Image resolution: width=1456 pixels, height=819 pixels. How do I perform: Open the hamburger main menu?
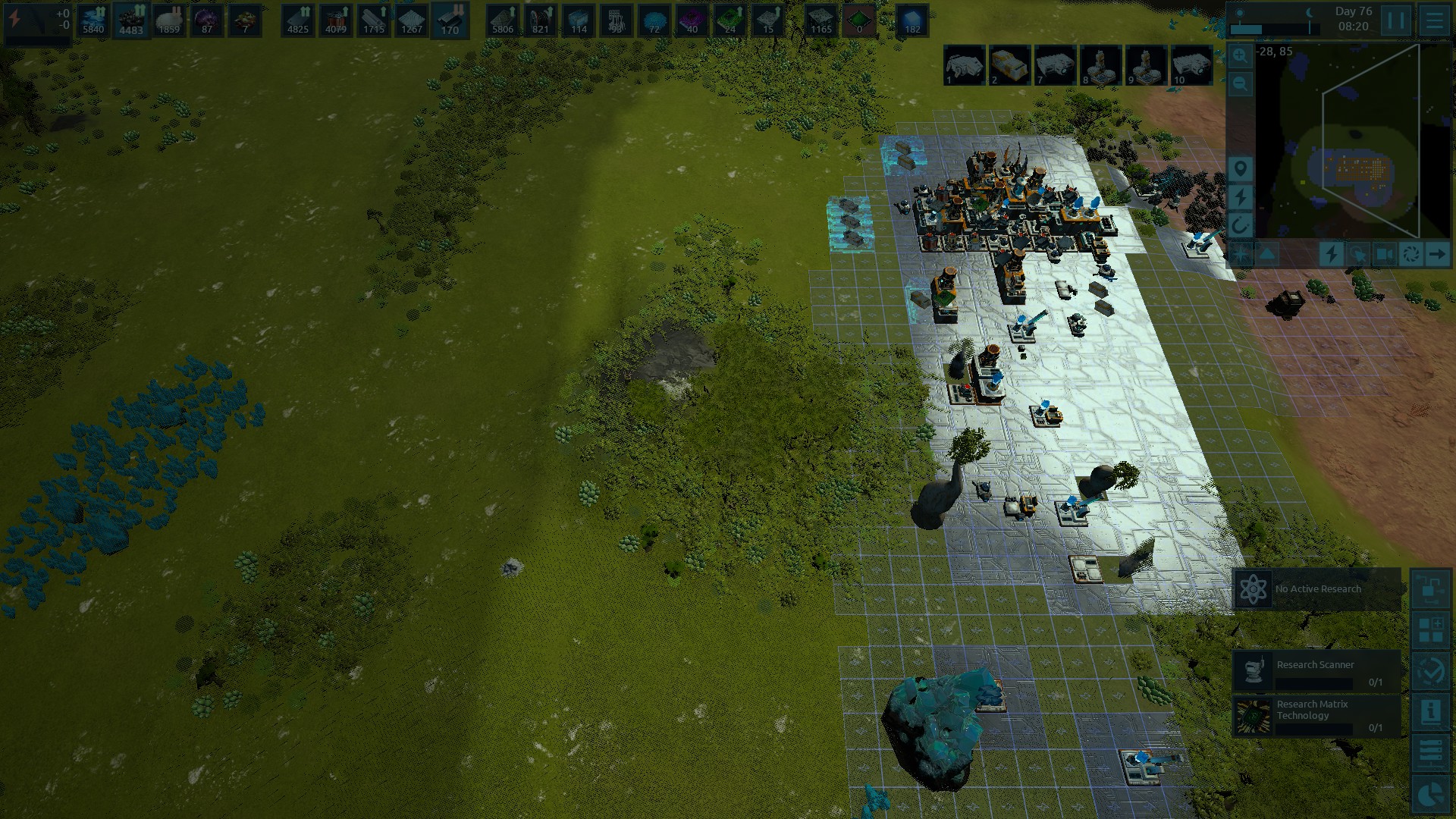click(x=1433, y=20)
